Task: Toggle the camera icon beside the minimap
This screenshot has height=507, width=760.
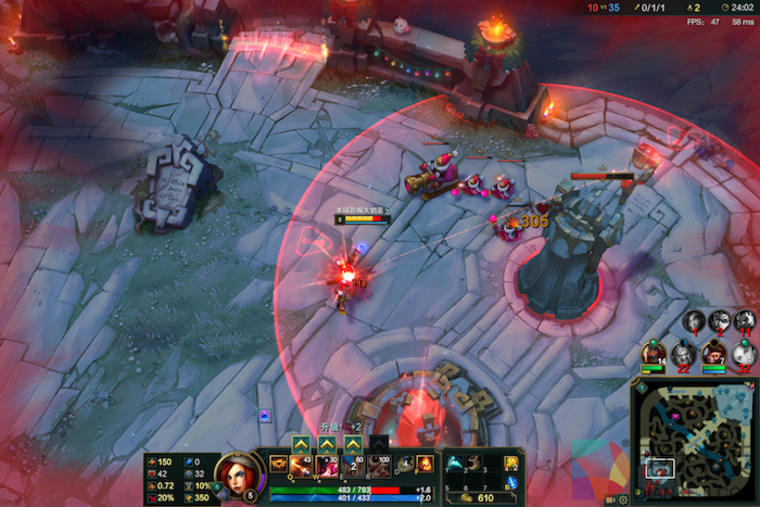Action: point(610,499)
